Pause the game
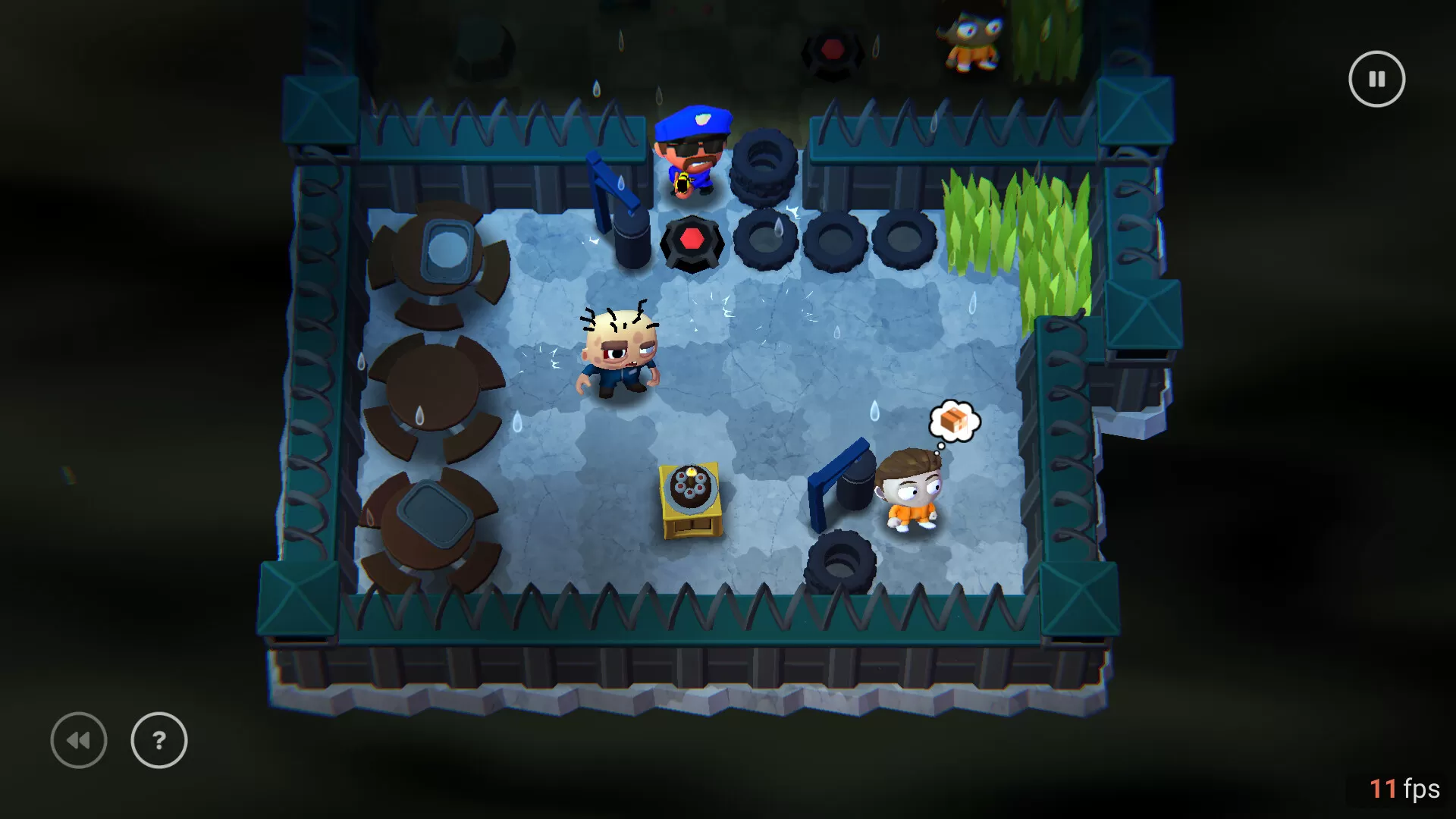Screen dimensions: 1456x819 (x=1376, y=78)
